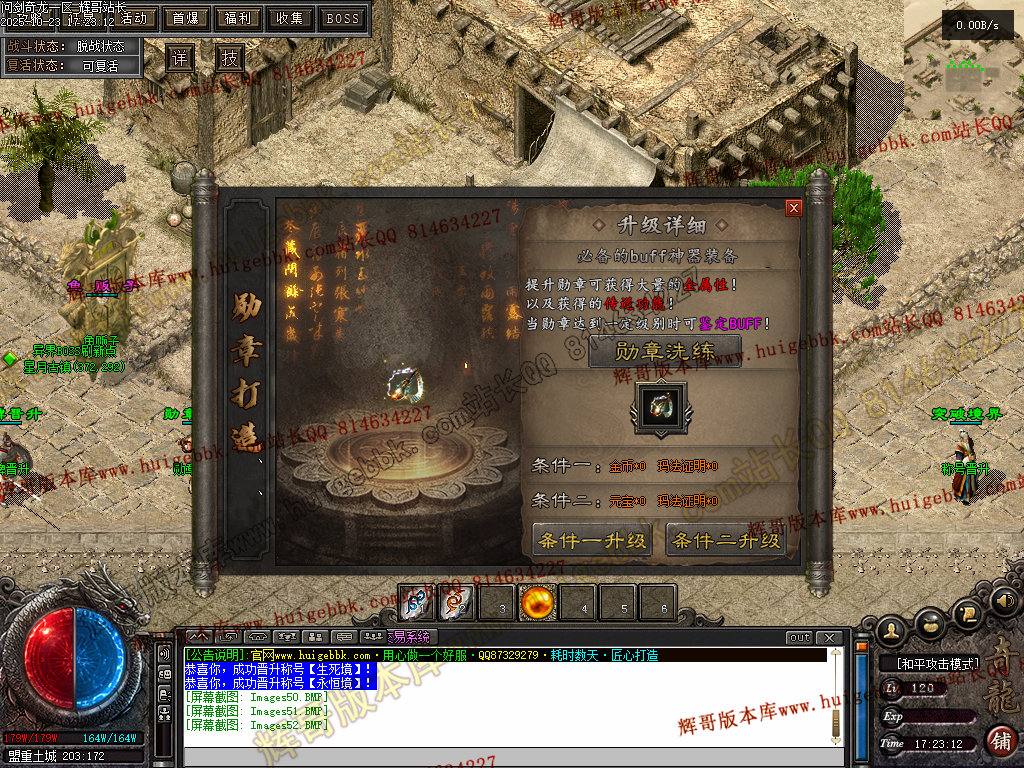1024x768 pixels.
Task: Close the medal forging window
Action: point(794,208)
